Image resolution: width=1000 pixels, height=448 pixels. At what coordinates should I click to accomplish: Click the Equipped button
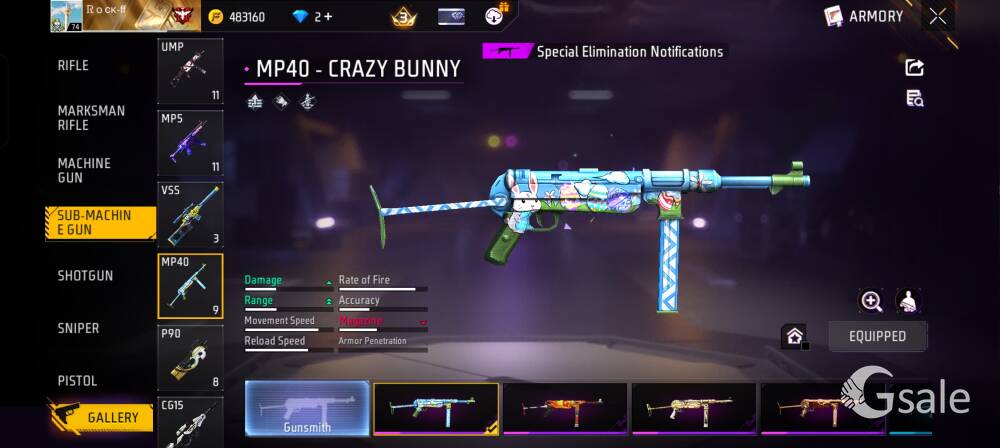coord(877,336)
